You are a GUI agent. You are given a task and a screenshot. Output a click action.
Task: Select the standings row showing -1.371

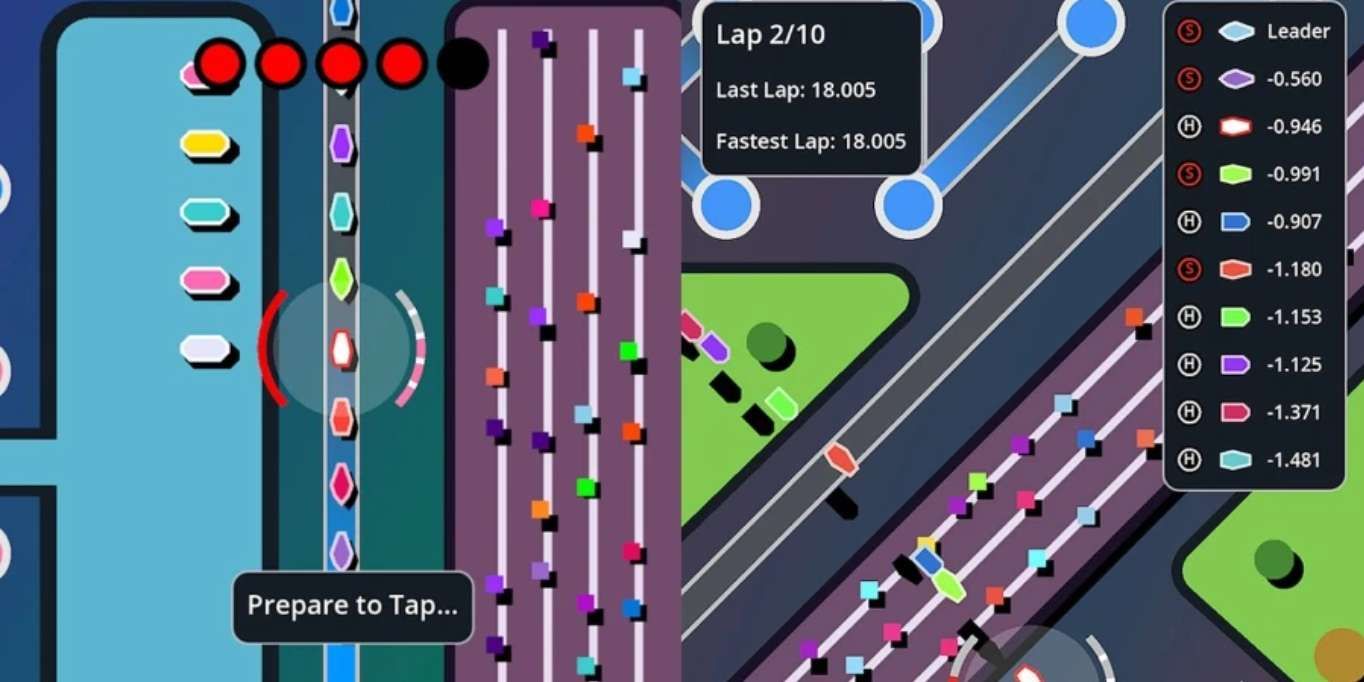coord(1256,412)
